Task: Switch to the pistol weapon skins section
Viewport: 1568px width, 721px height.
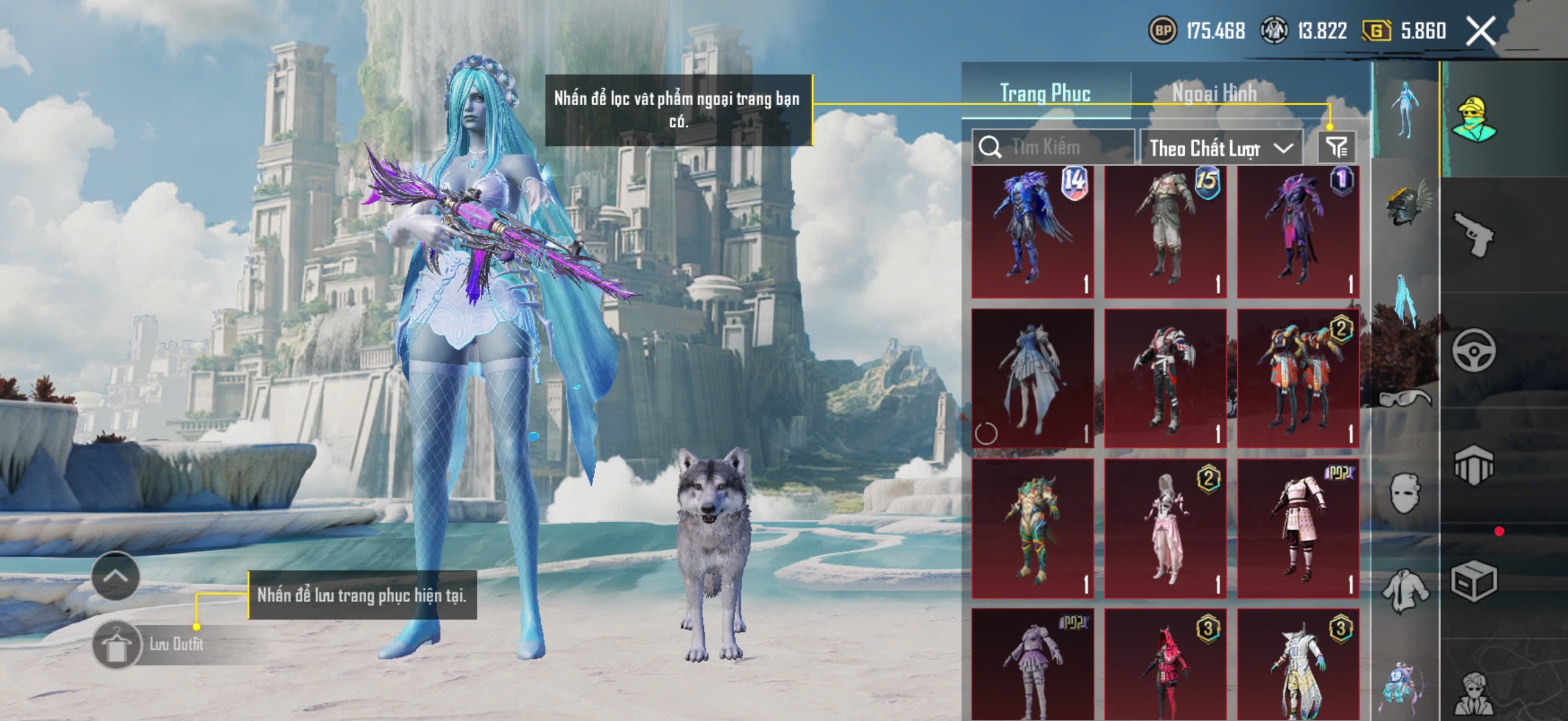Action: pyautogui.click(x=1473, y=234)
